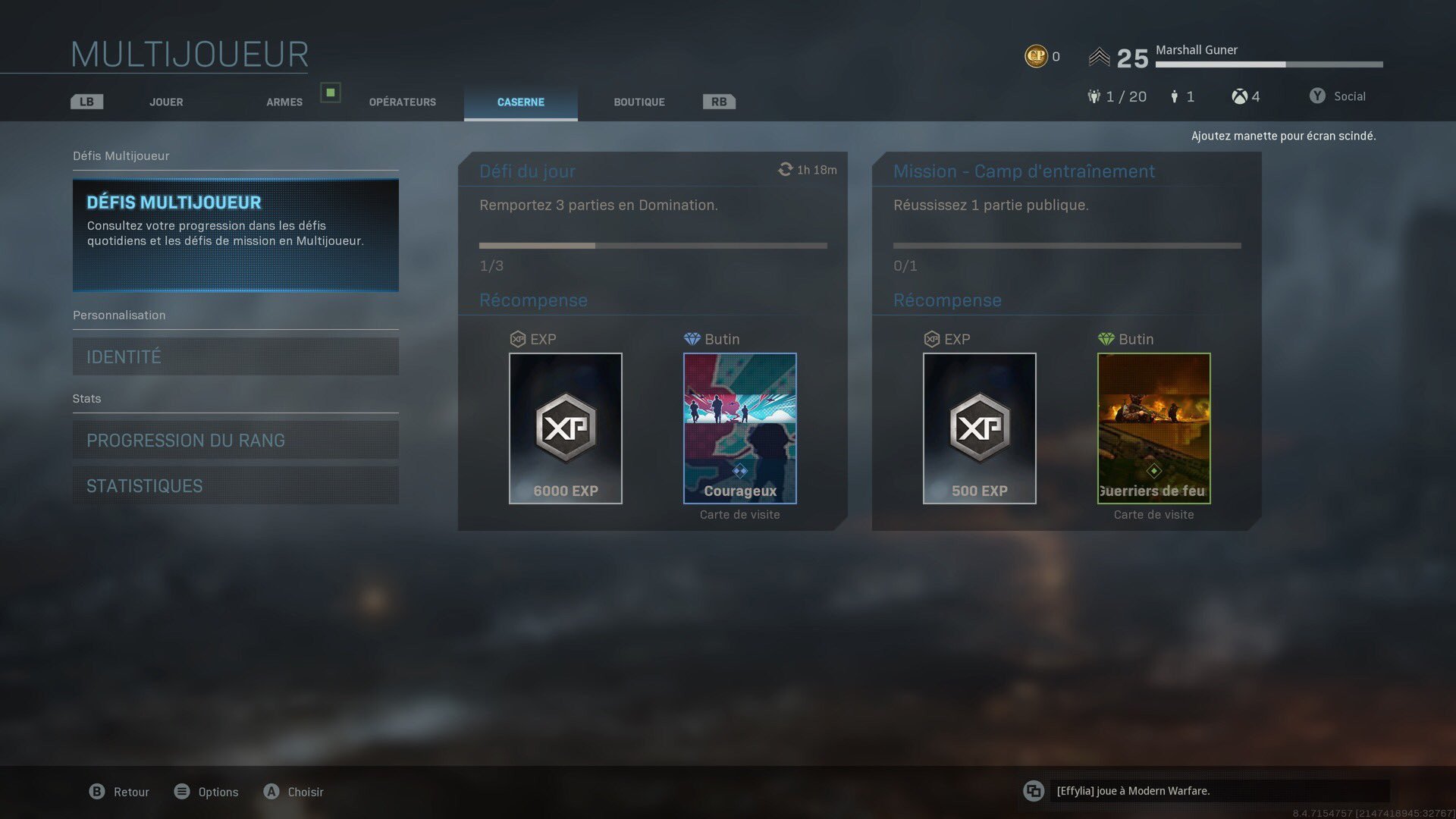Viewport: 1456px width, 819px height.
Task: Select the OPÉRATEURS tab
Action: coord(402,102)
